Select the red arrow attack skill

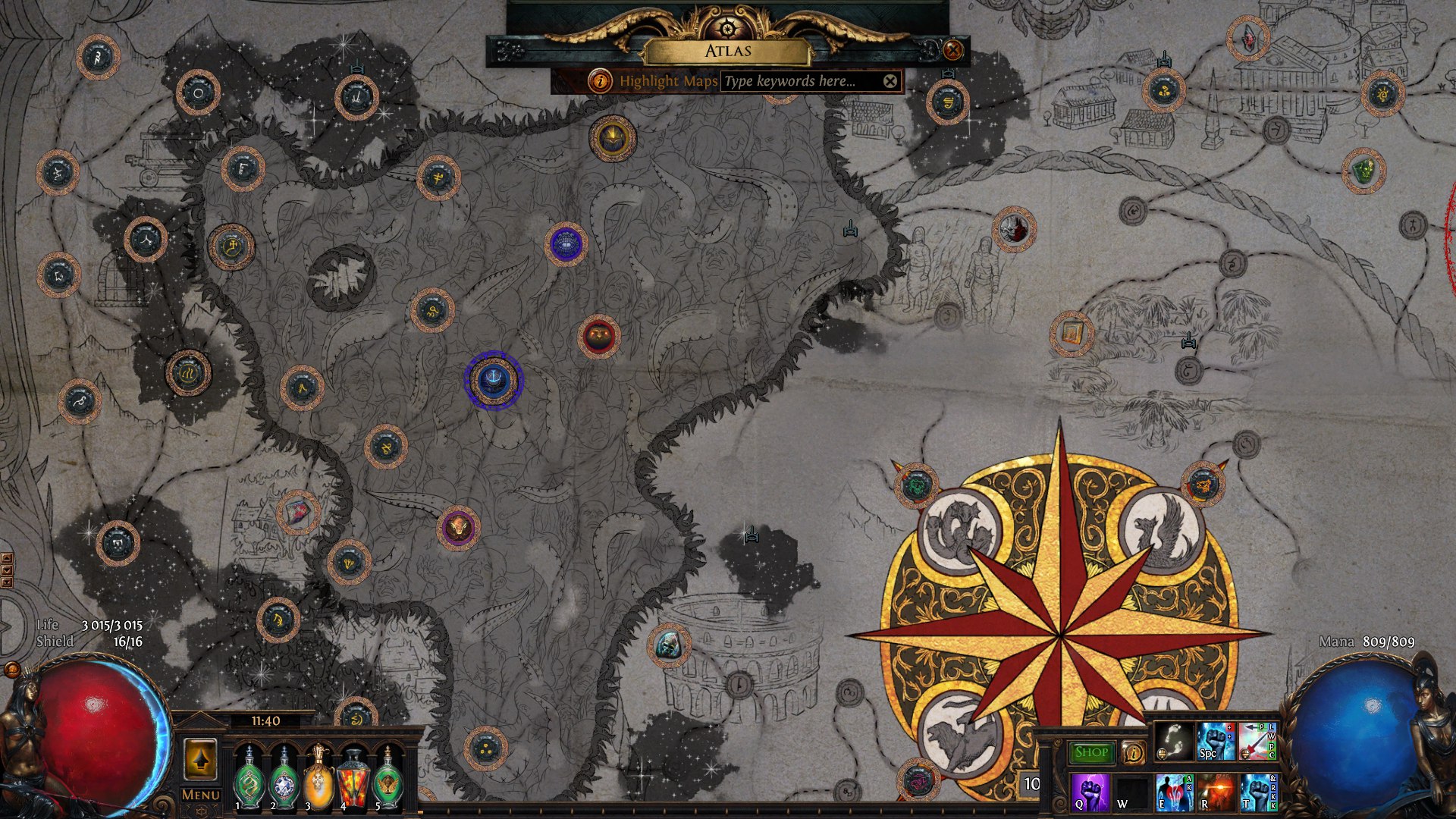point(1257,741)
